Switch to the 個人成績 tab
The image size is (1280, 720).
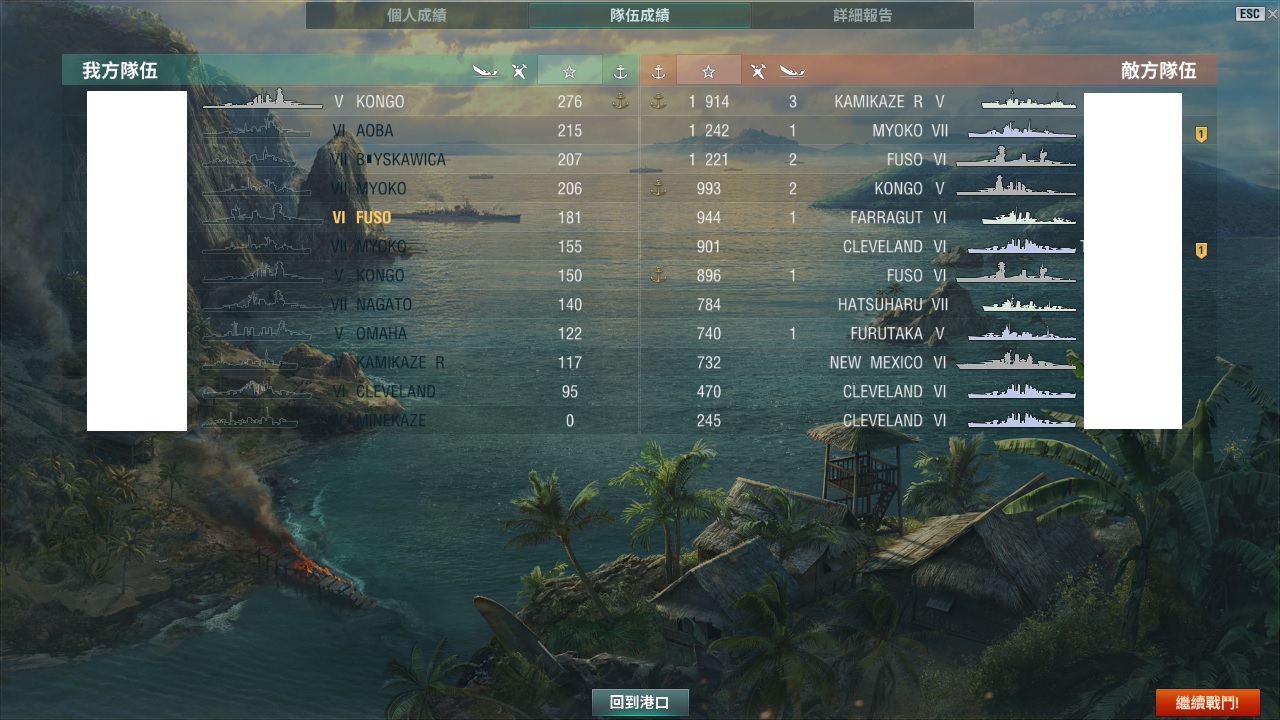point(417,15)
